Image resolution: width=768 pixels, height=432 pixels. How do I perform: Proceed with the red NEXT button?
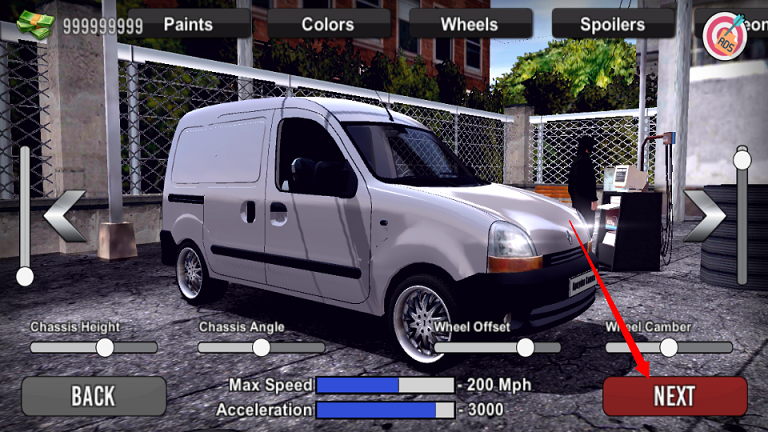(674, 396)
